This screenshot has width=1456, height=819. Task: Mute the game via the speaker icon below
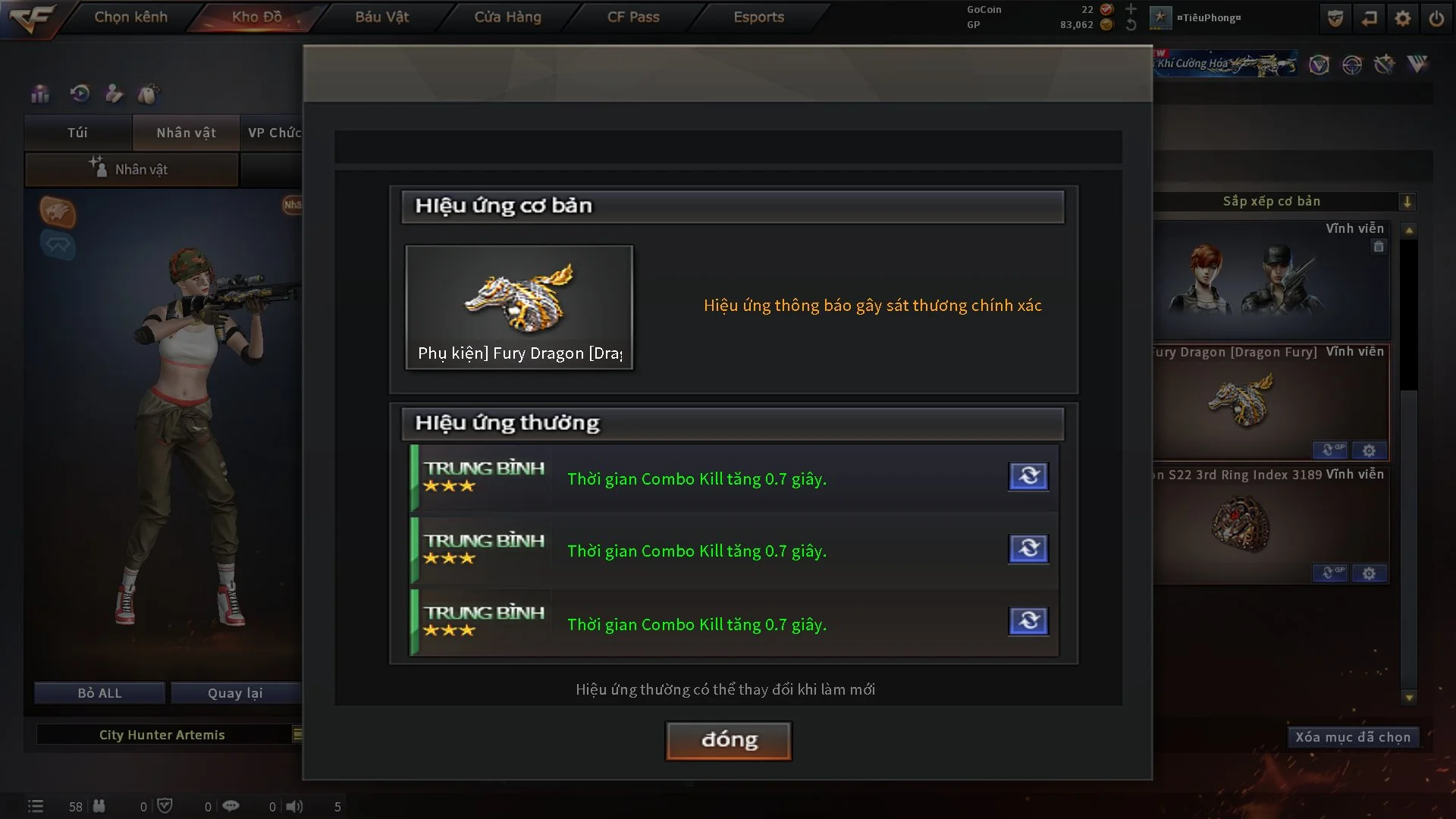(x=294, y=806)
